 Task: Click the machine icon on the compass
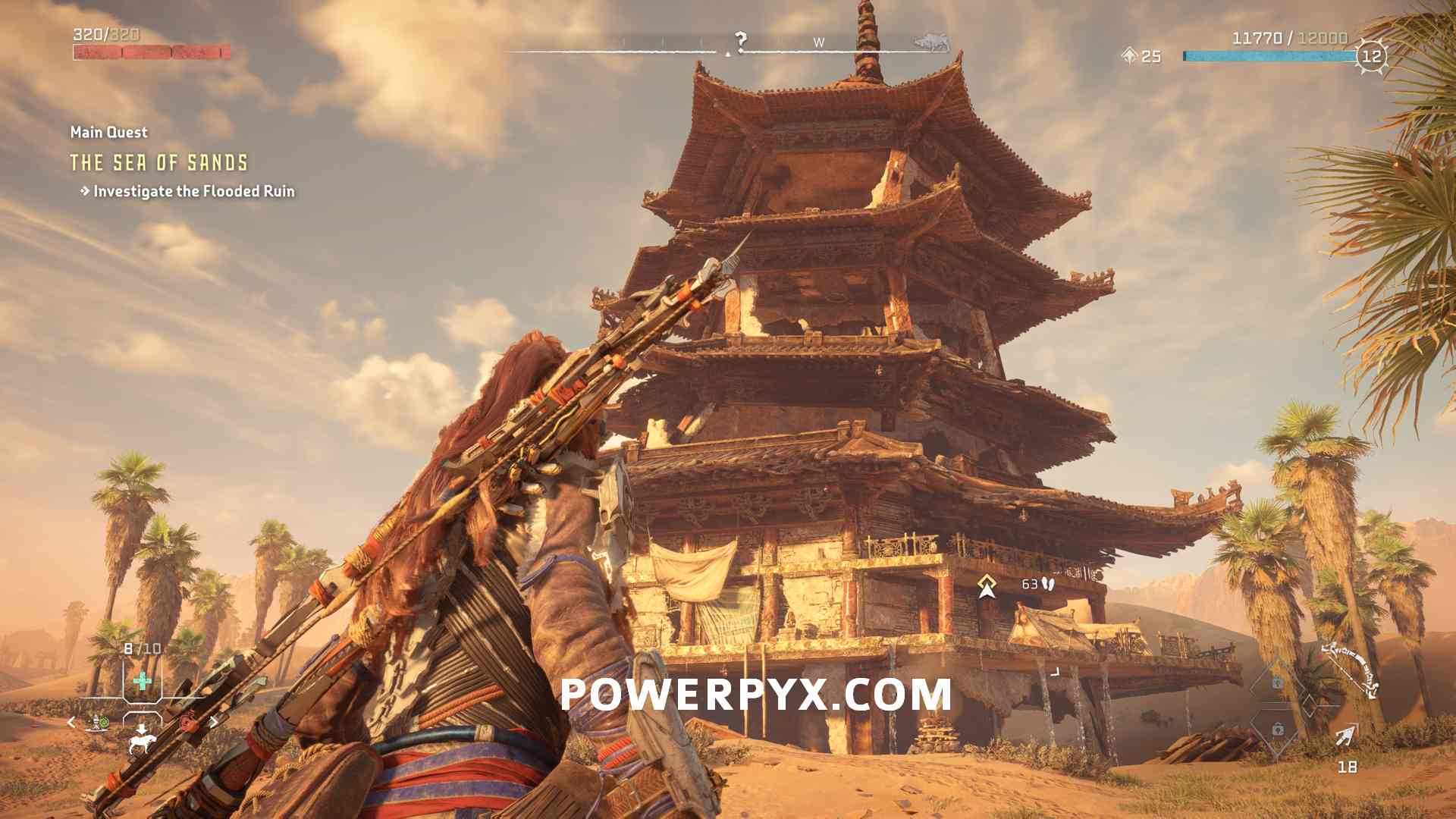tap(932, 42)
